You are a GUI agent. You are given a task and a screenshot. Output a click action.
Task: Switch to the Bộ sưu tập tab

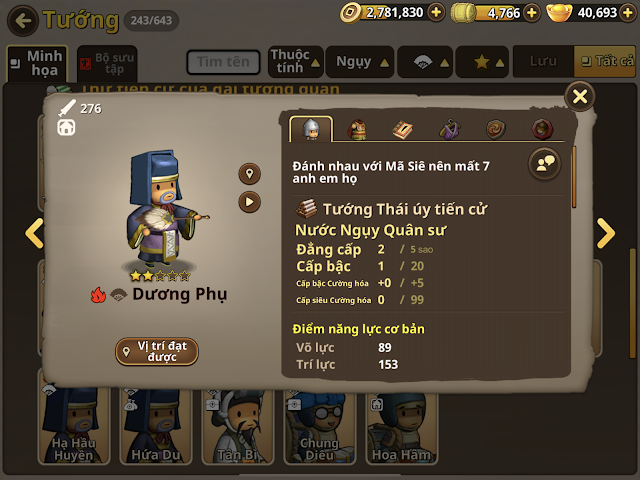pyautogui.click(x=108, y=63)
